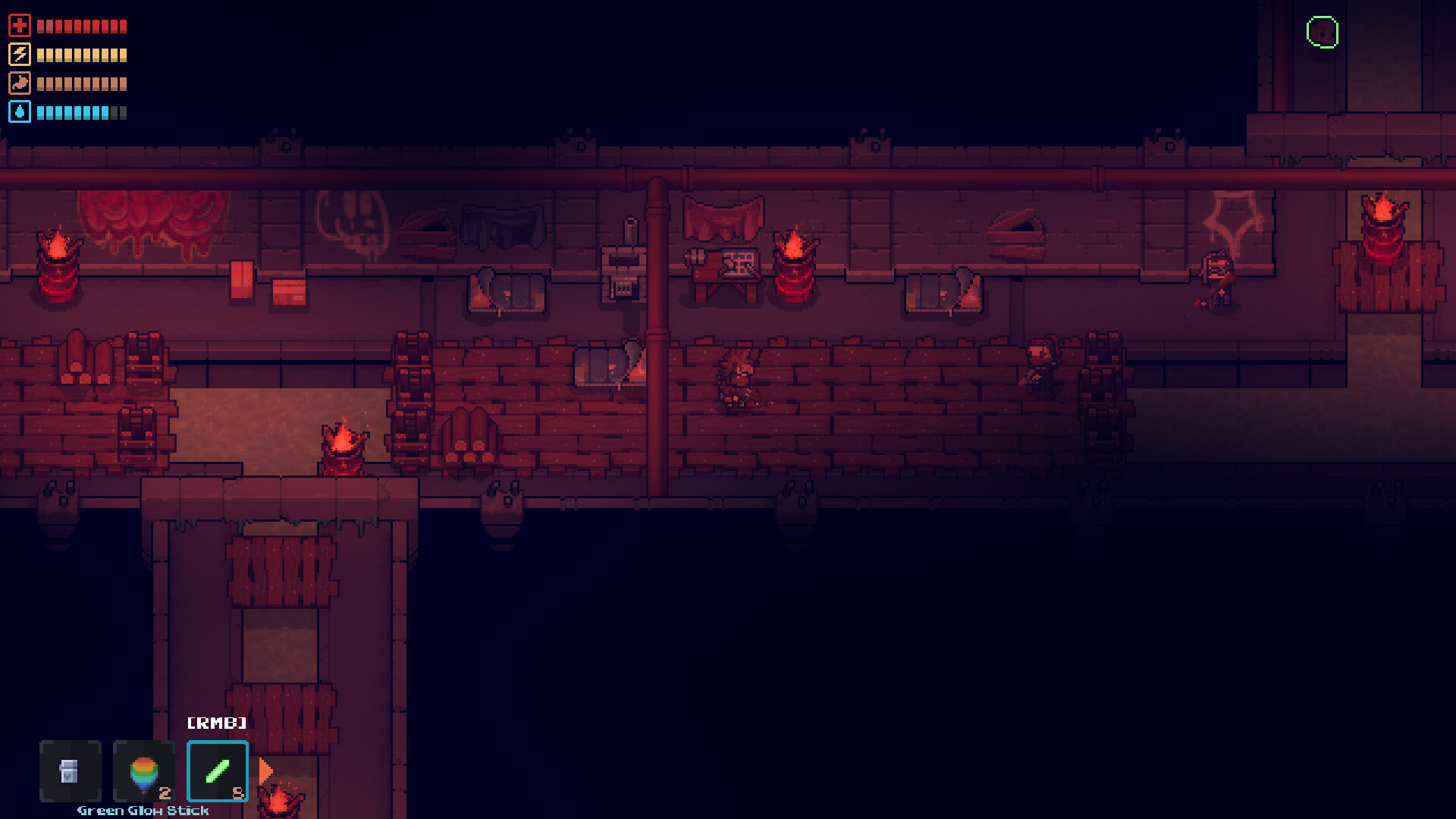The width and height of the screenshot is (1456, 819).
Task: Select the lighter in the first hotbar slot
Action: pos(70,771)
